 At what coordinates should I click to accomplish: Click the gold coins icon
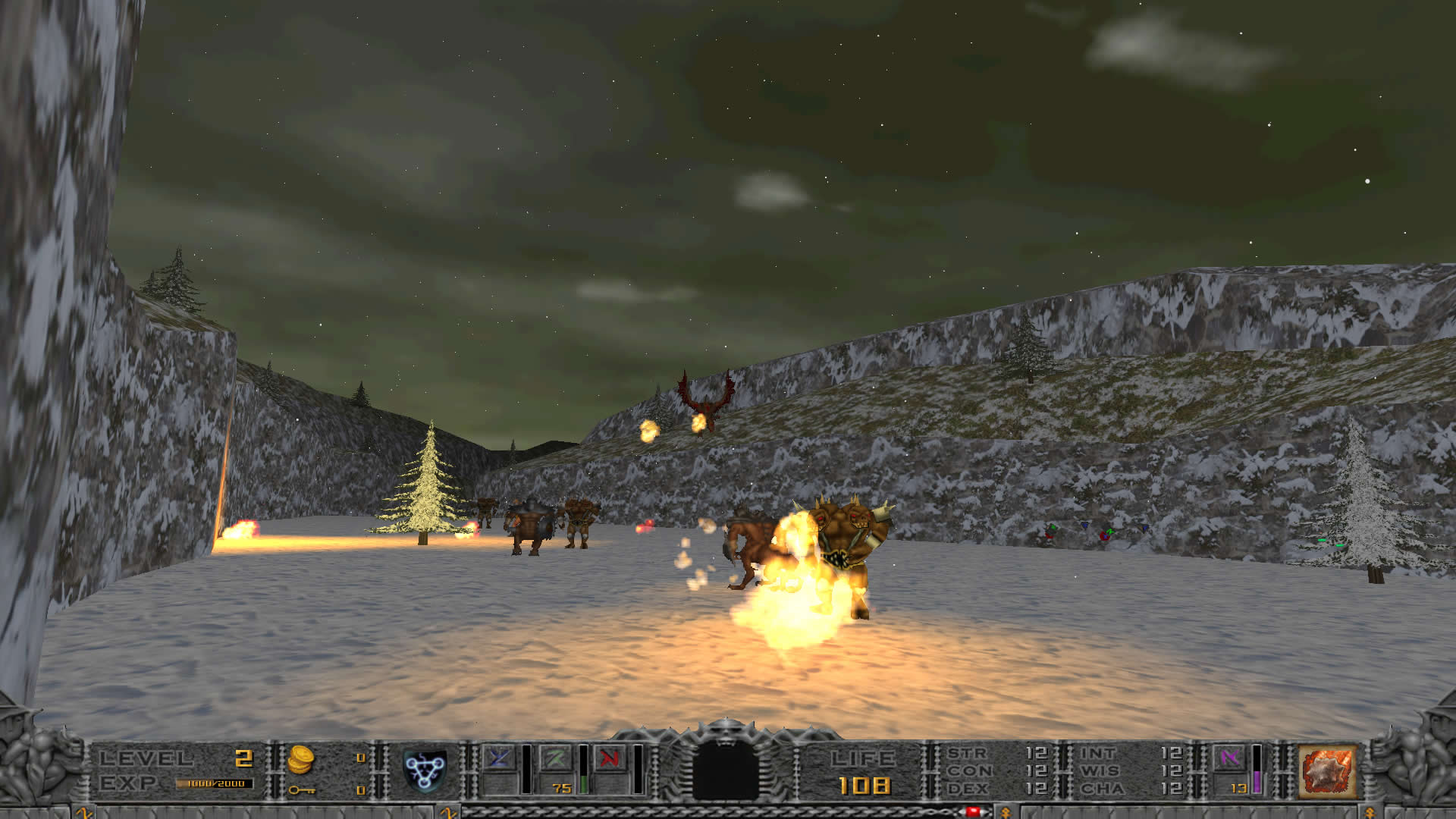coord(301,758)
